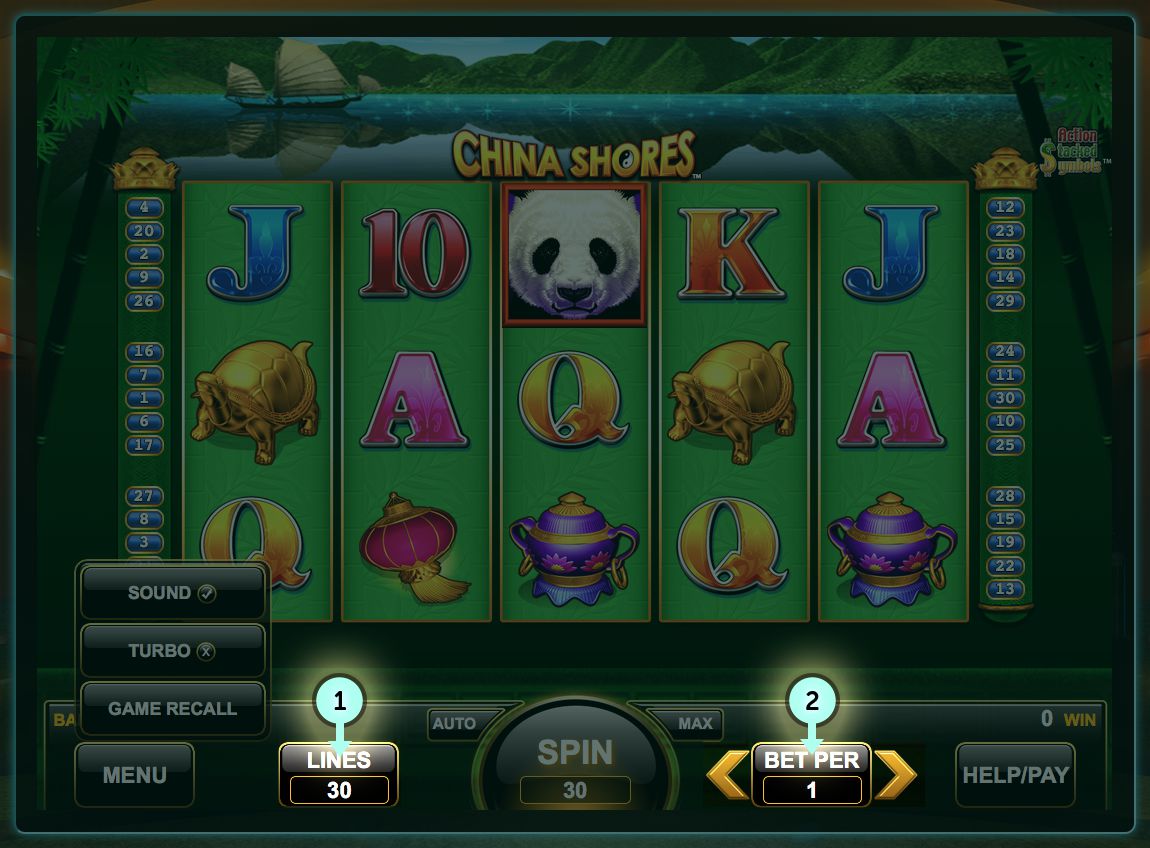Click the LINES selector
1150x848 pixels.
pos(338,774)
